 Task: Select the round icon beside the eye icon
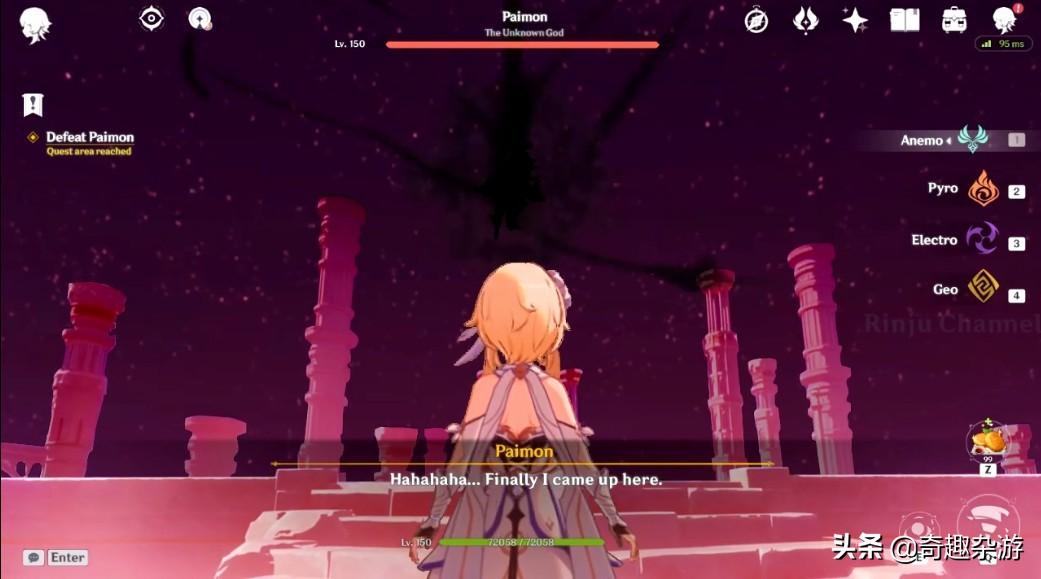click(x=200, y=18)
